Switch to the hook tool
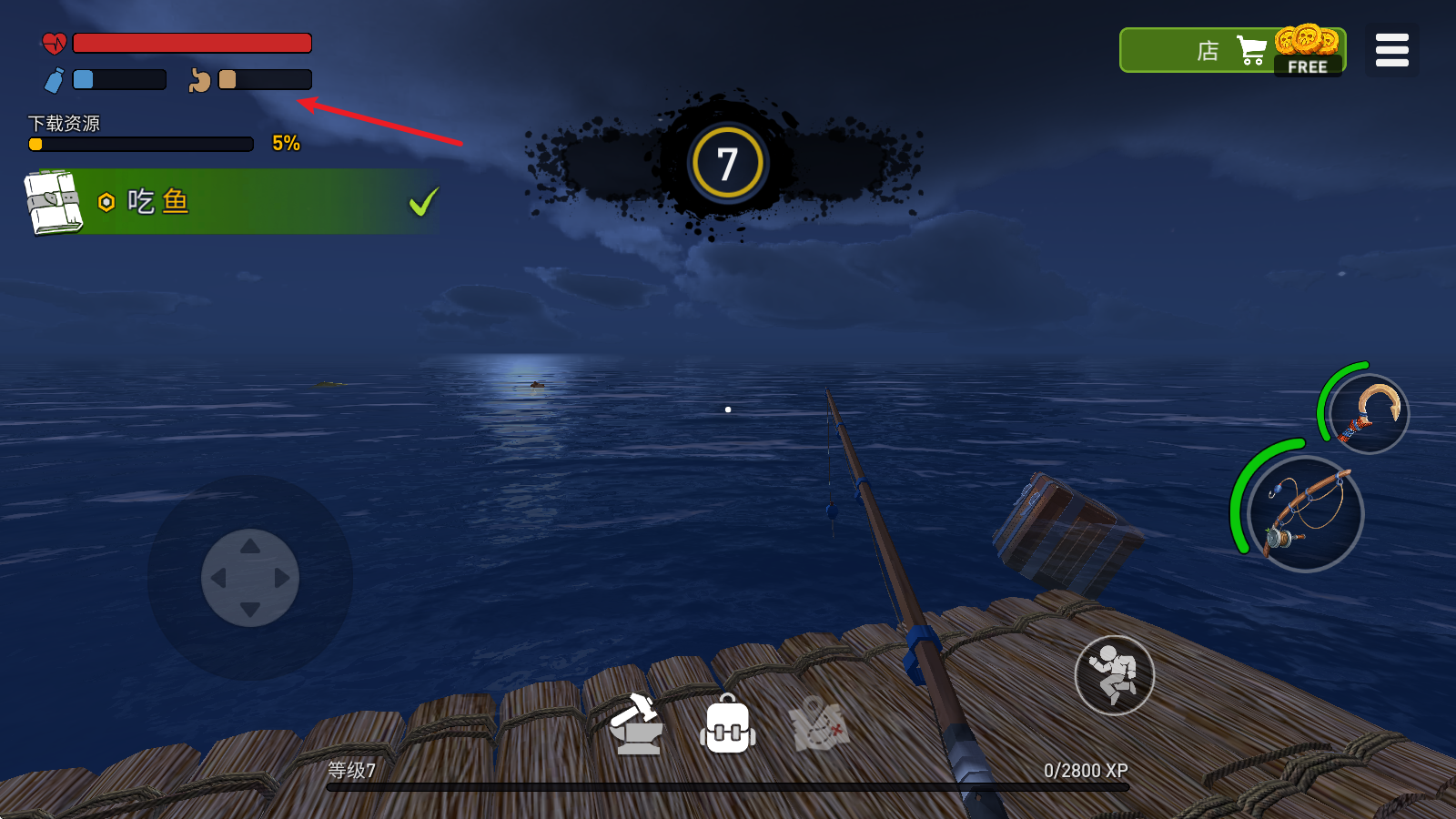 tap(1368, 414)
